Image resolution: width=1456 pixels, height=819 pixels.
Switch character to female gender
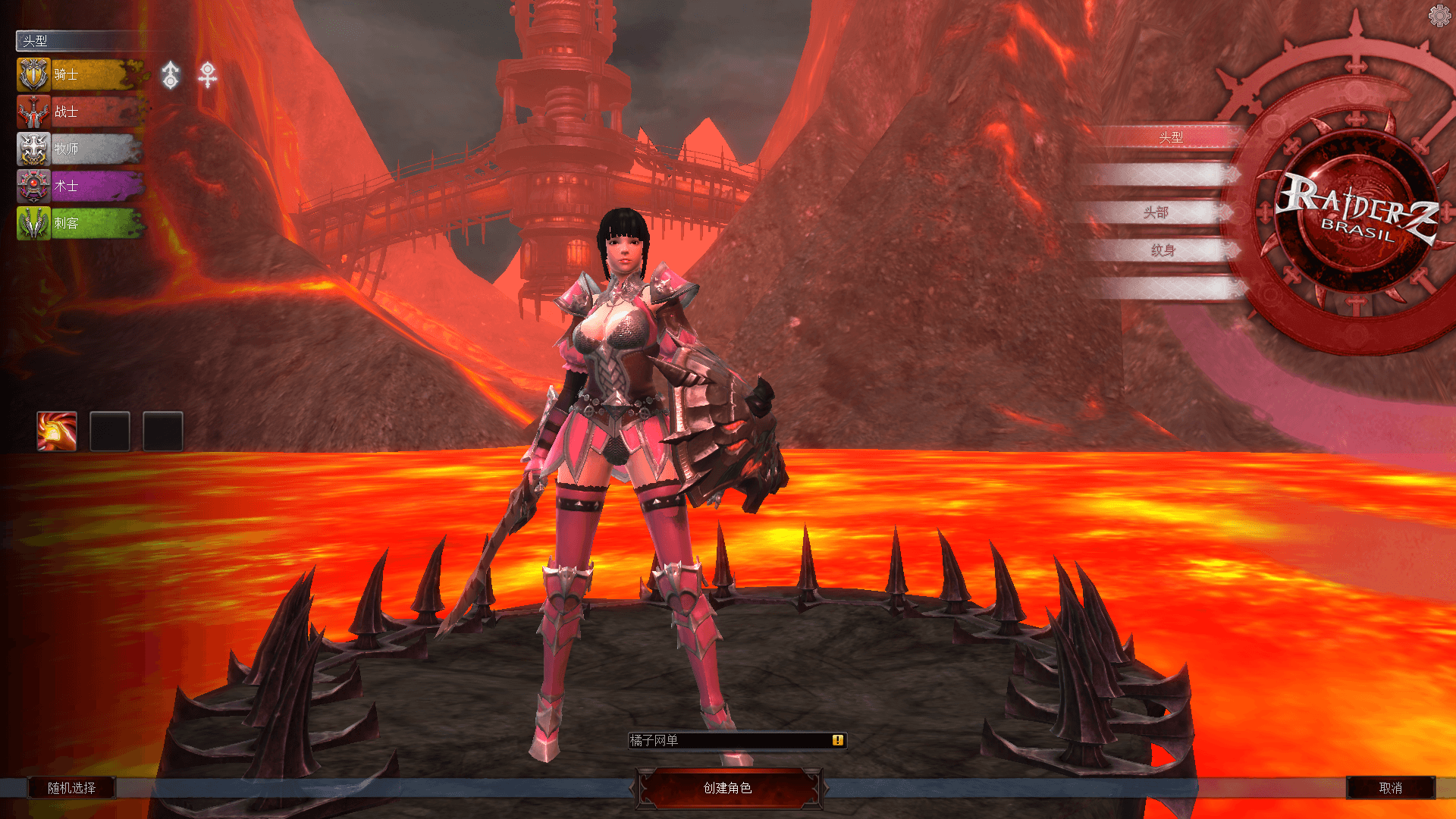[x=207, y=75]
